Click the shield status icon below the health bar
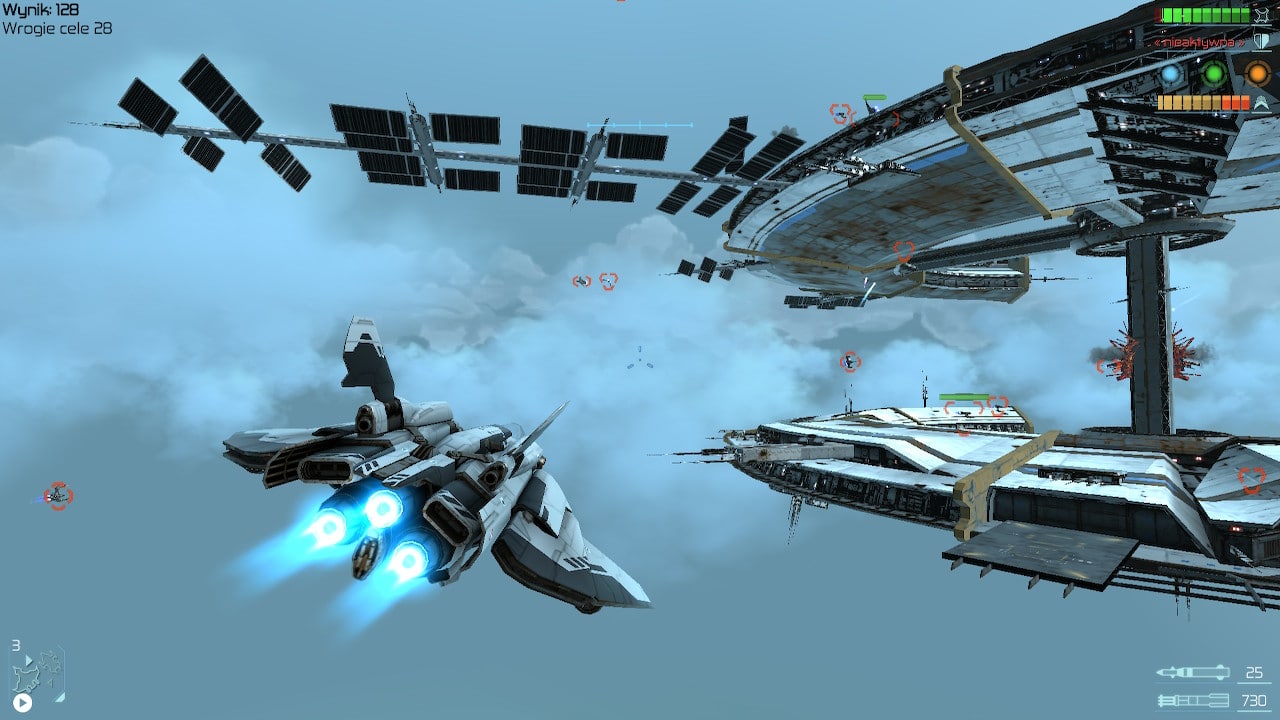The height and width of the screenshot is (720, 1280). pyautogui.click(x=1260, y=40)
